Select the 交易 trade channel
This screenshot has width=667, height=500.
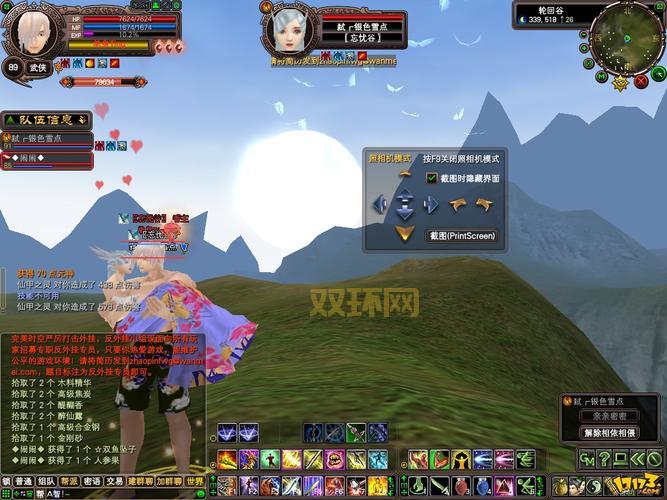pos(115,481)
